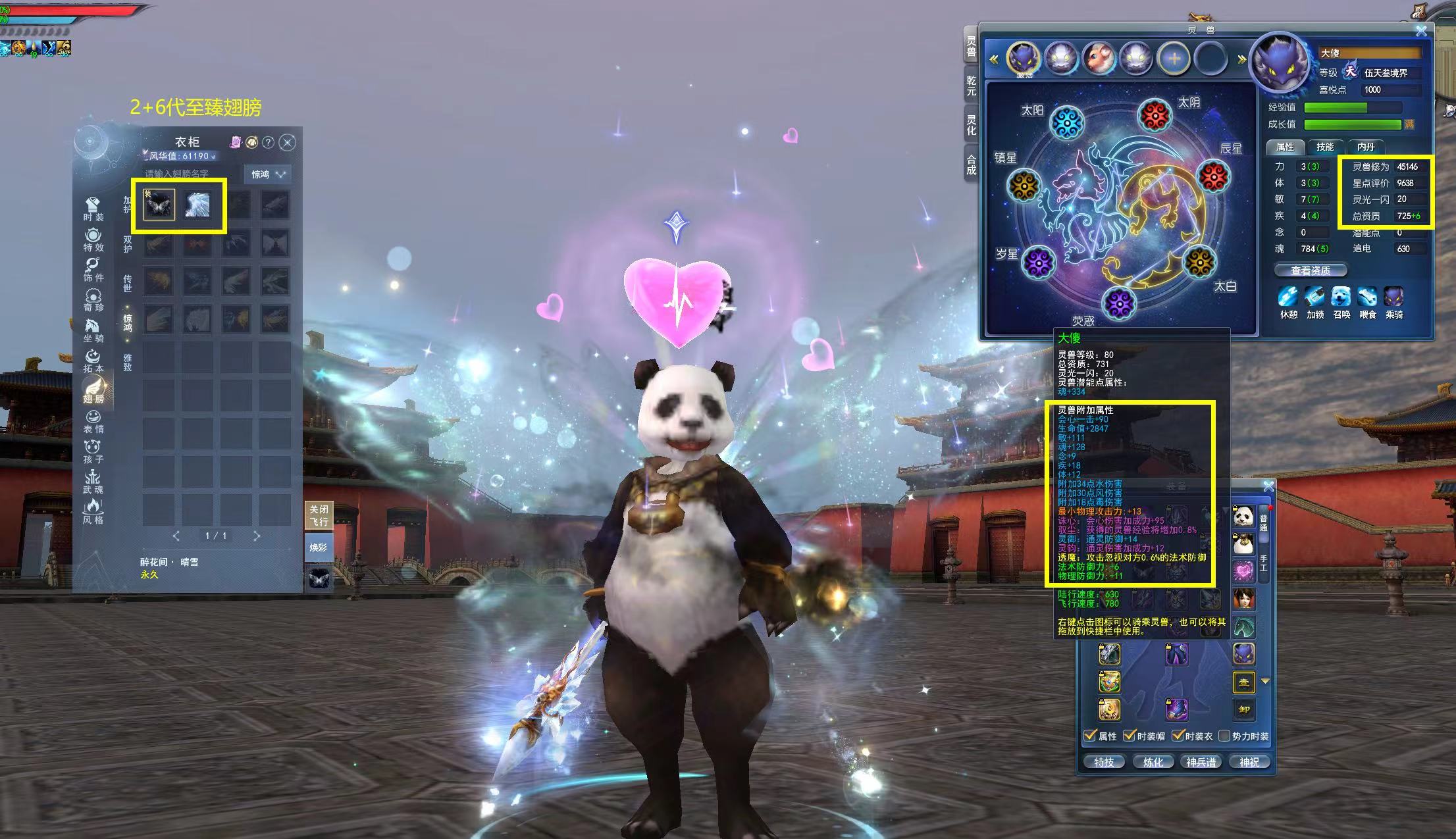Switch to the 坐骑 mount category
Image resolution: width=1456 pixels, height=839 pixels.
point(93,330)
